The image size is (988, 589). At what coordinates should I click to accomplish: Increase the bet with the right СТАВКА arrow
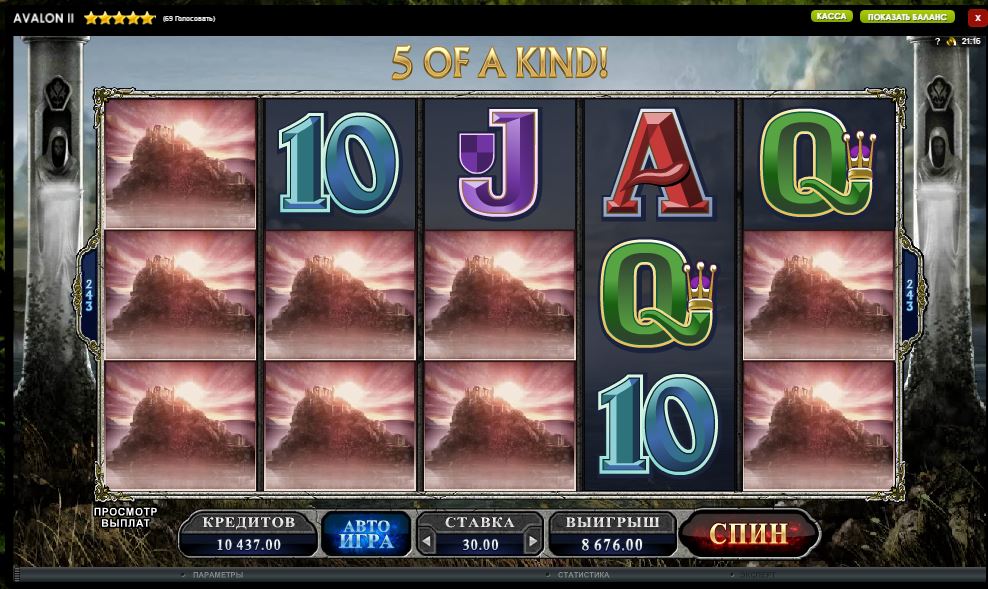point(533,543)
